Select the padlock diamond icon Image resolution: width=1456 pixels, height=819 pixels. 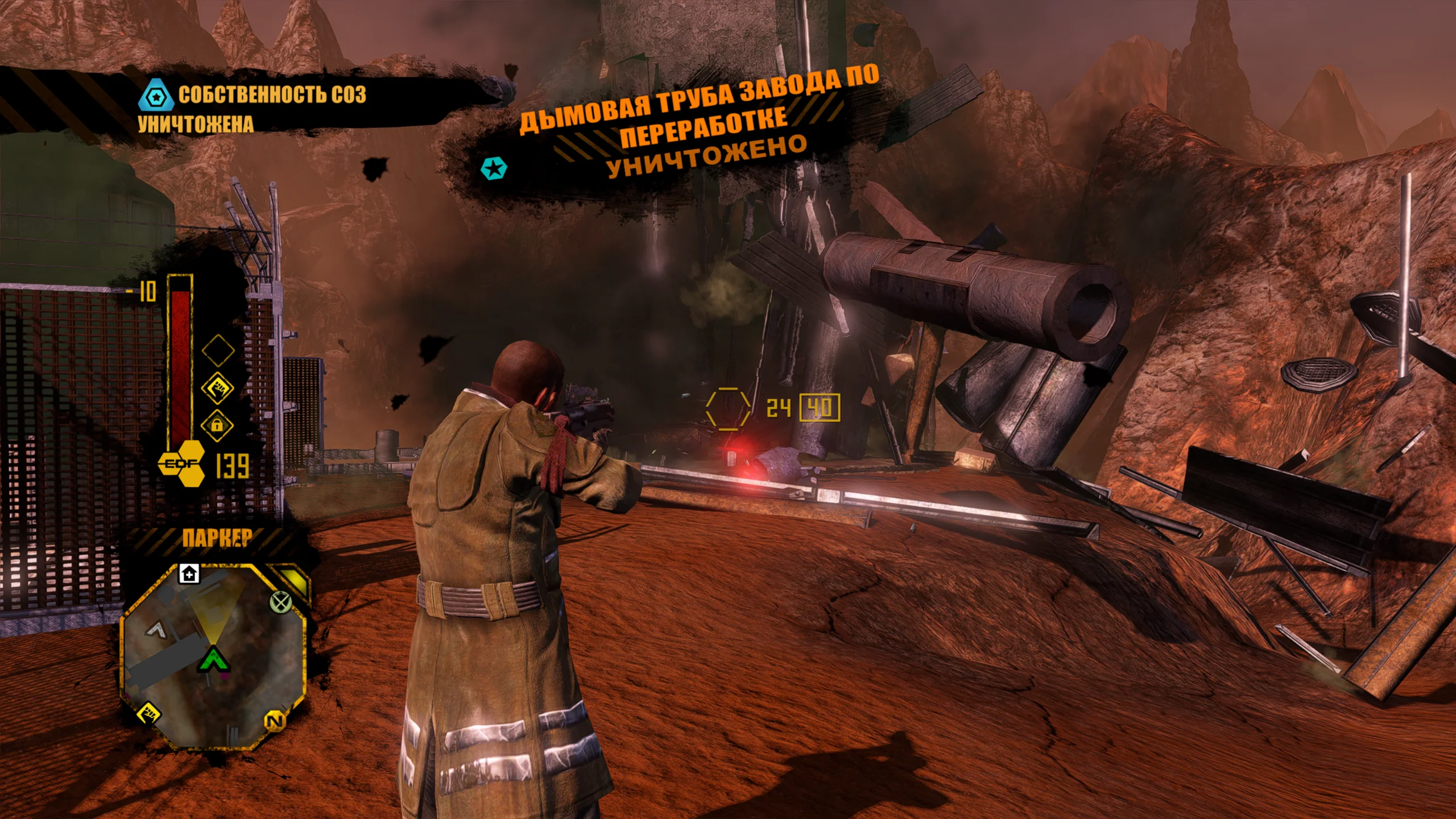[x=217, y=425]
